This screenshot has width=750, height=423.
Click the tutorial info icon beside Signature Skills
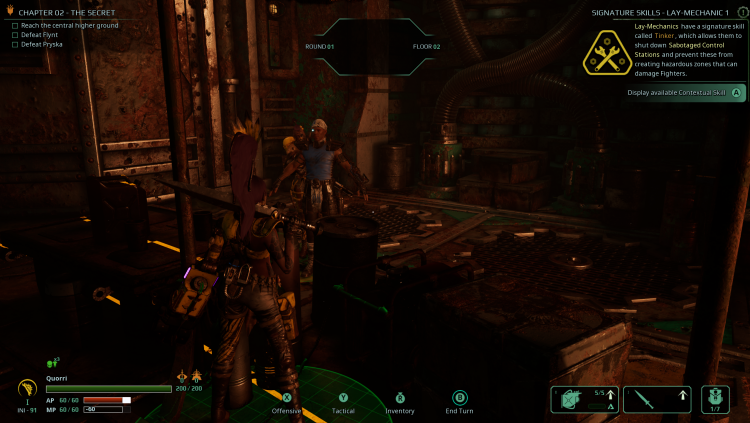click(742, 11)
